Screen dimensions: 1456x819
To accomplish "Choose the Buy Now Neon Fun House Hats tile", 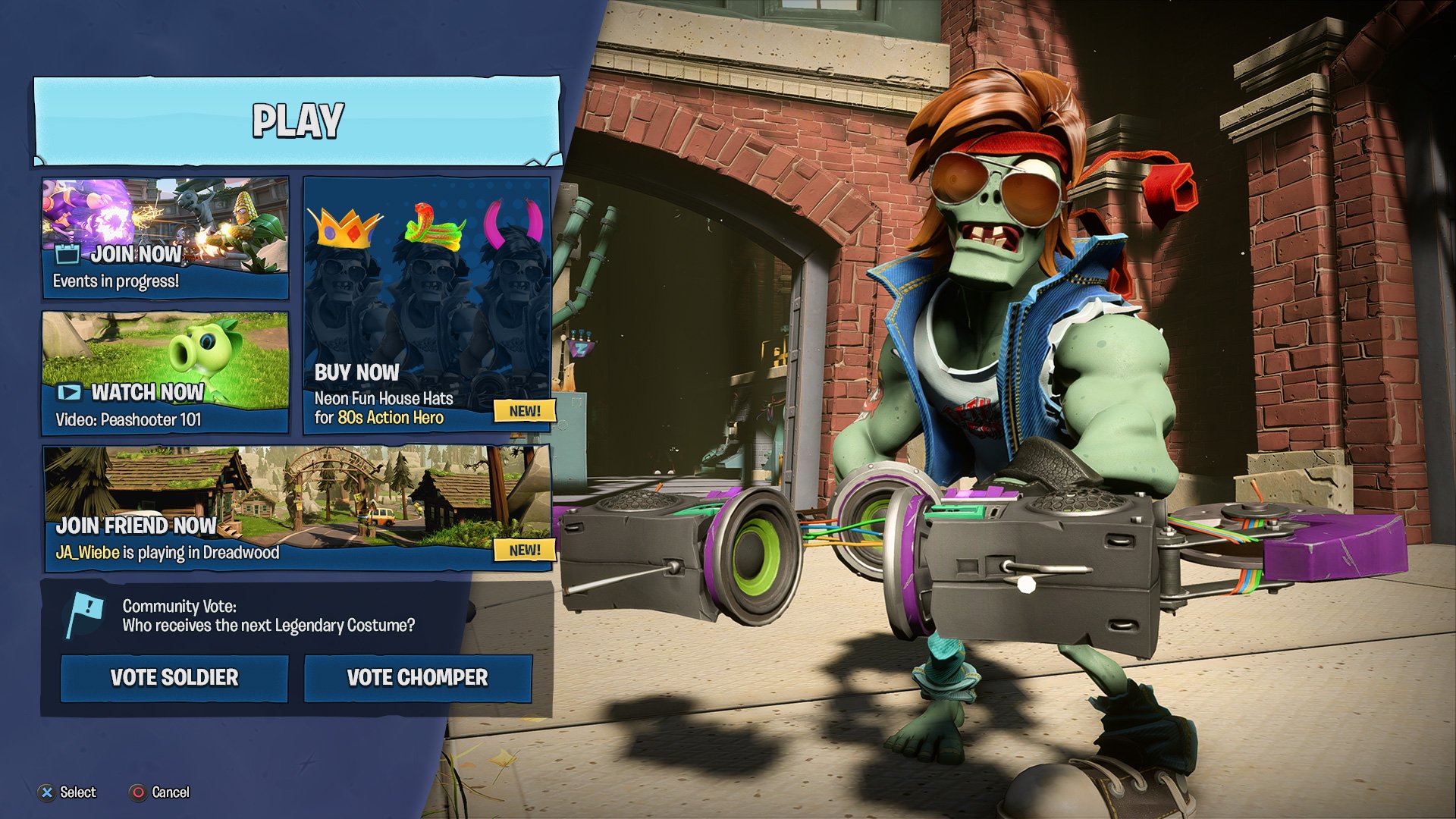I will click(427, 306).
